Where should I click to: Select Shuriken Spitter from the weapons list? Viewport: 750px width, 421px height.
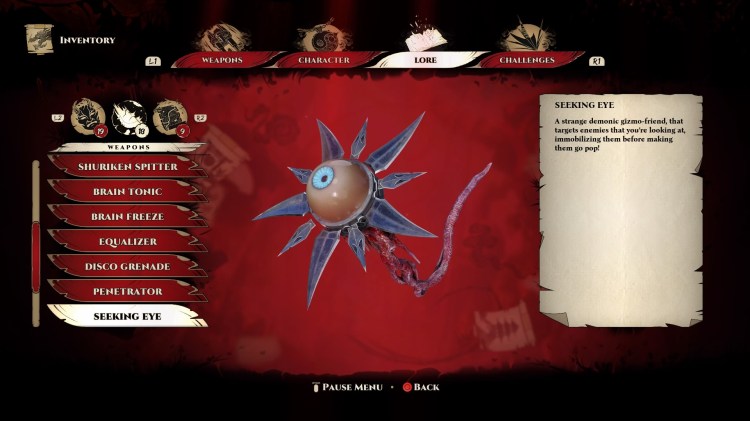[x=128, y=166]
